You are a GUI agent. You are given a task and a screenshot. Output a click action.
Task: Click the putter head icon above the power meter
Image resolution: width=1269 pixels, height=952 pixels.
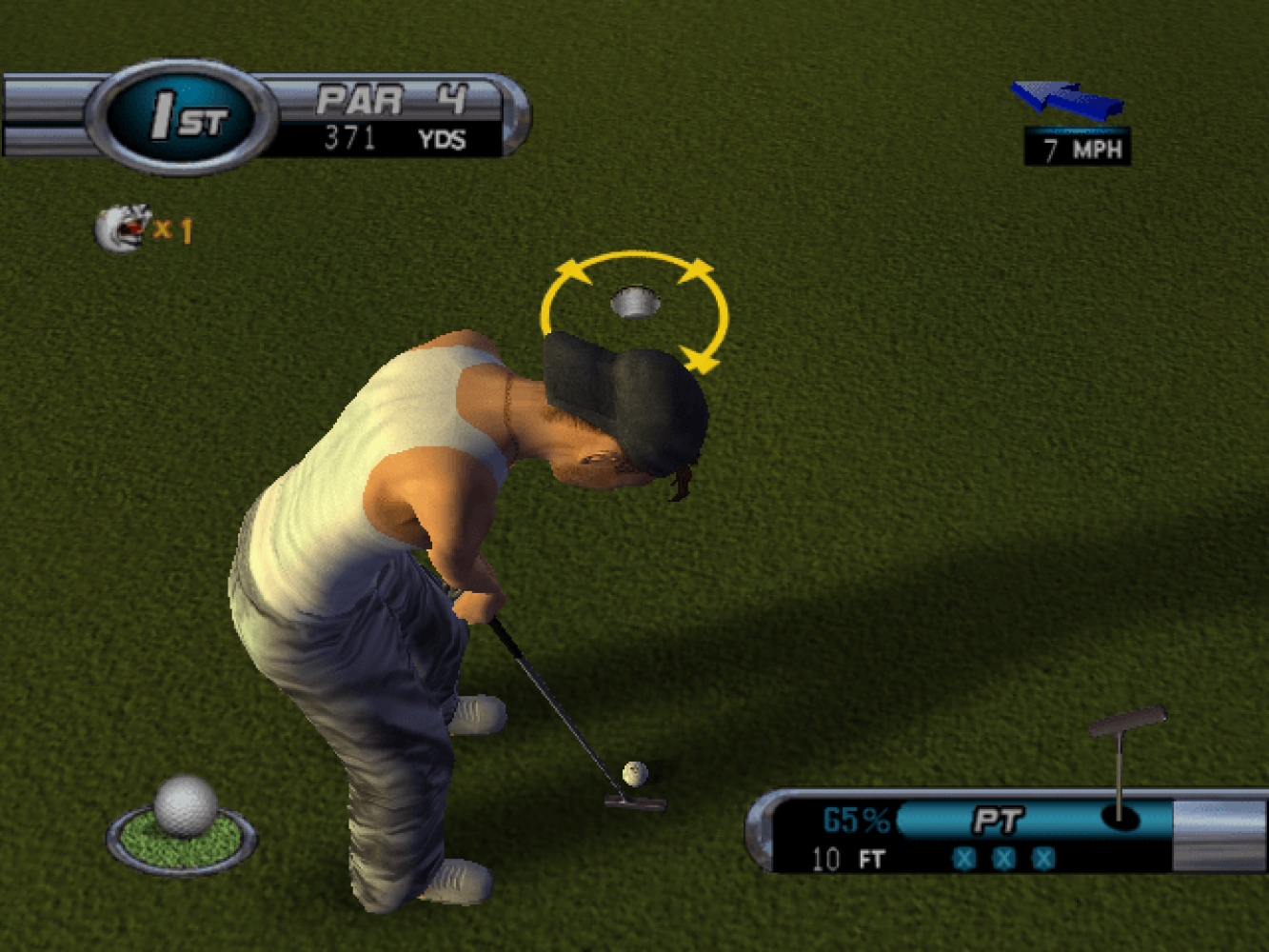pos(1128,721)
